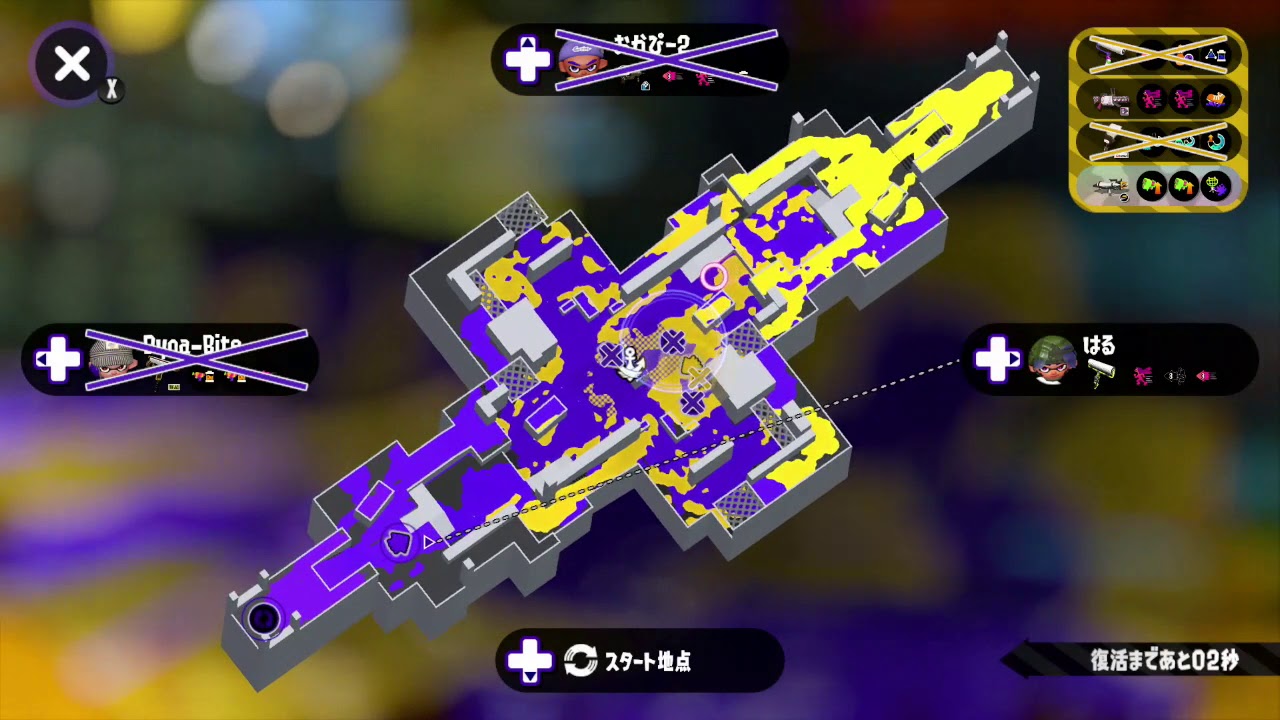
Task: Click the crossed-out むかぴー2 banner at the top
Action: (x=640, y=60)
